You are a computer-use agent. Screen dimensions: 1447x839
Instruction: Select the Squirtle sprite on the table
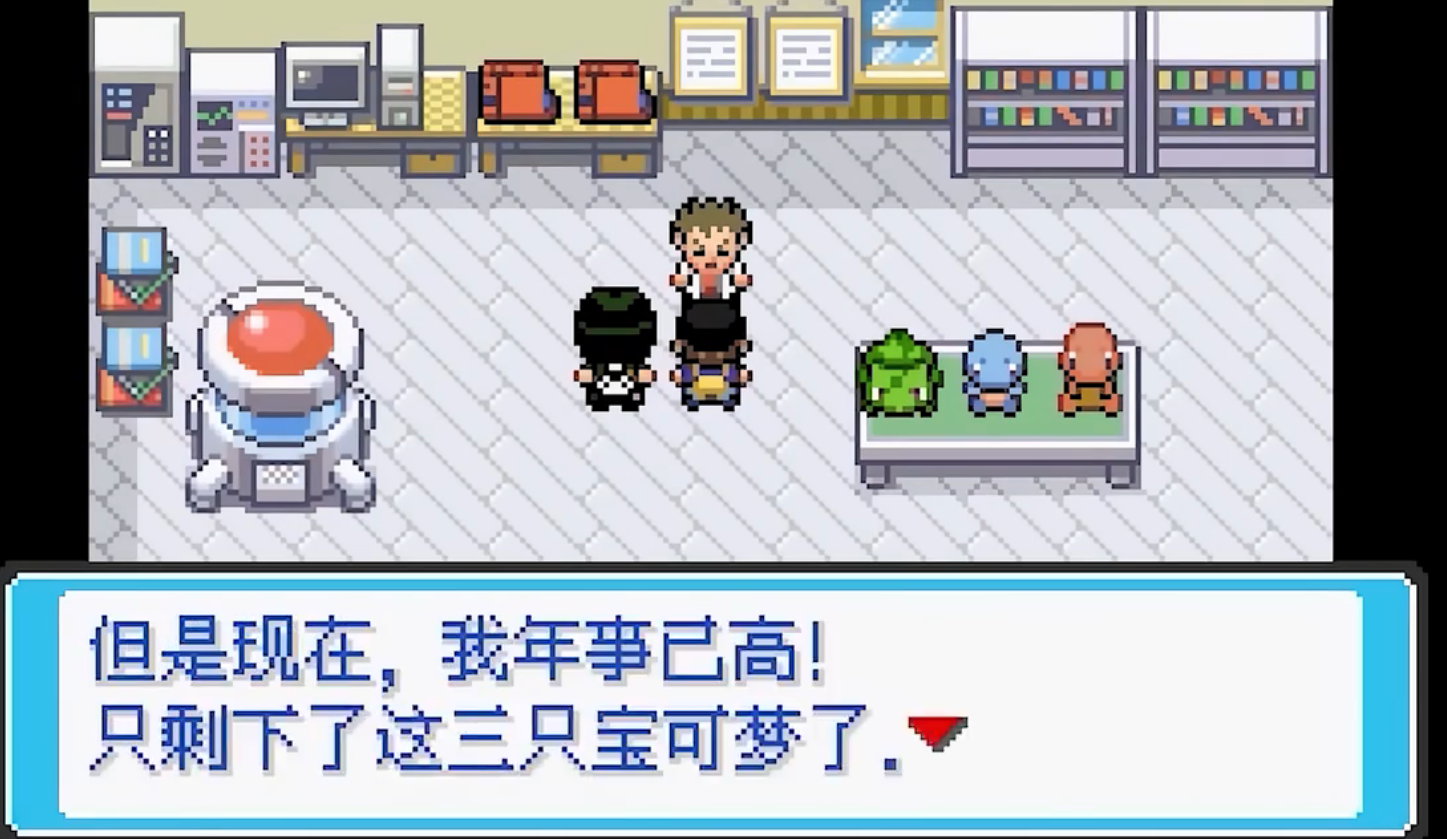pyautogui.click(x=995, y=370)
